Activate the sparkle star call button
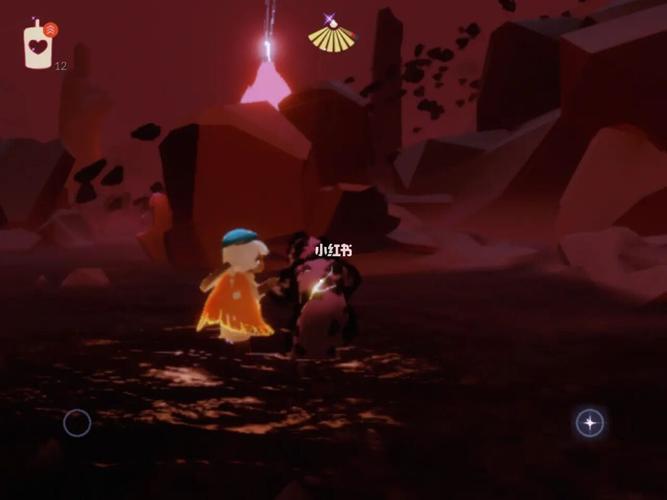 590,423
